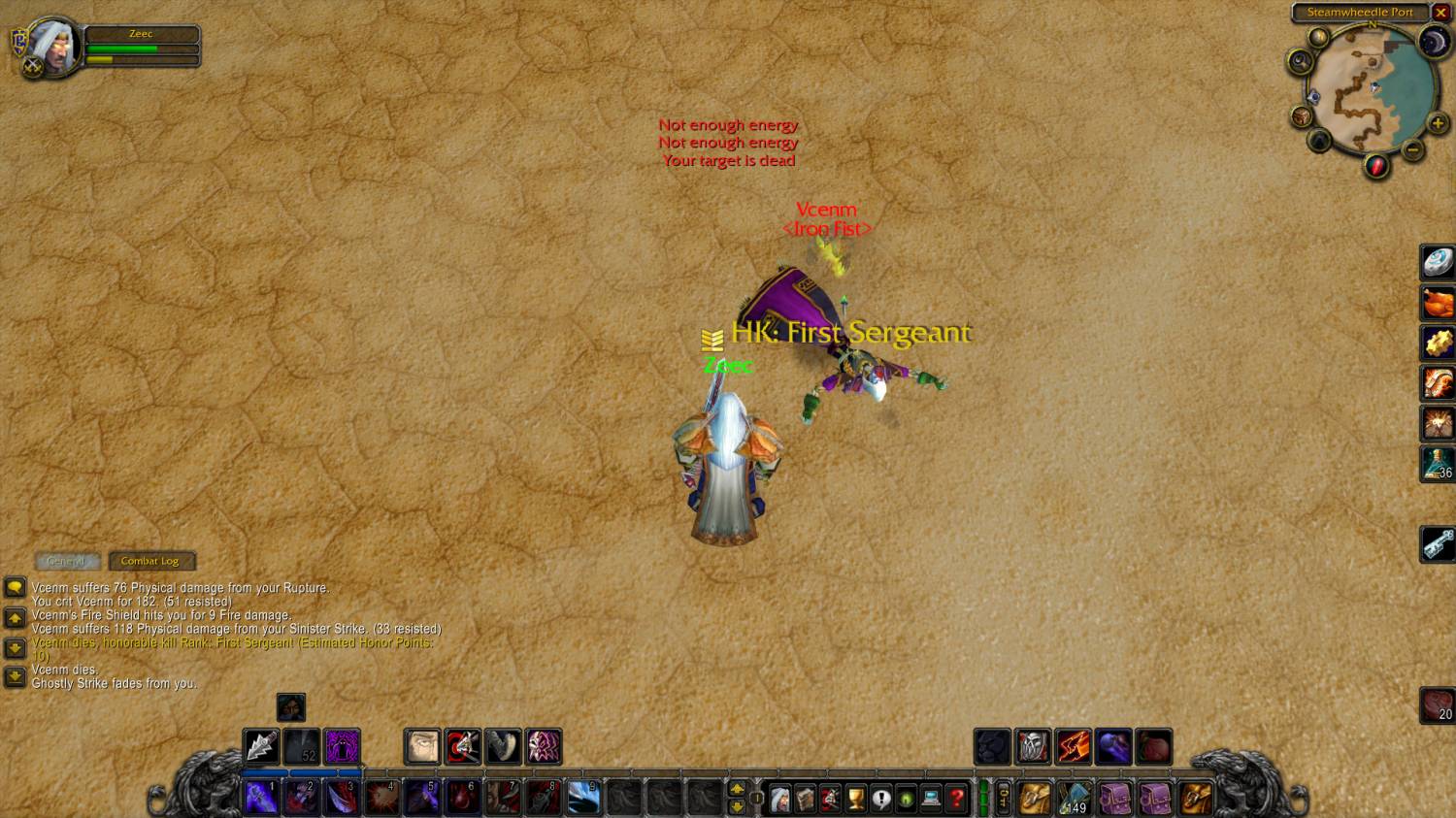Open the chat speech bubble menu
This screenshot has width=1456, height=818.
point(15,587)
